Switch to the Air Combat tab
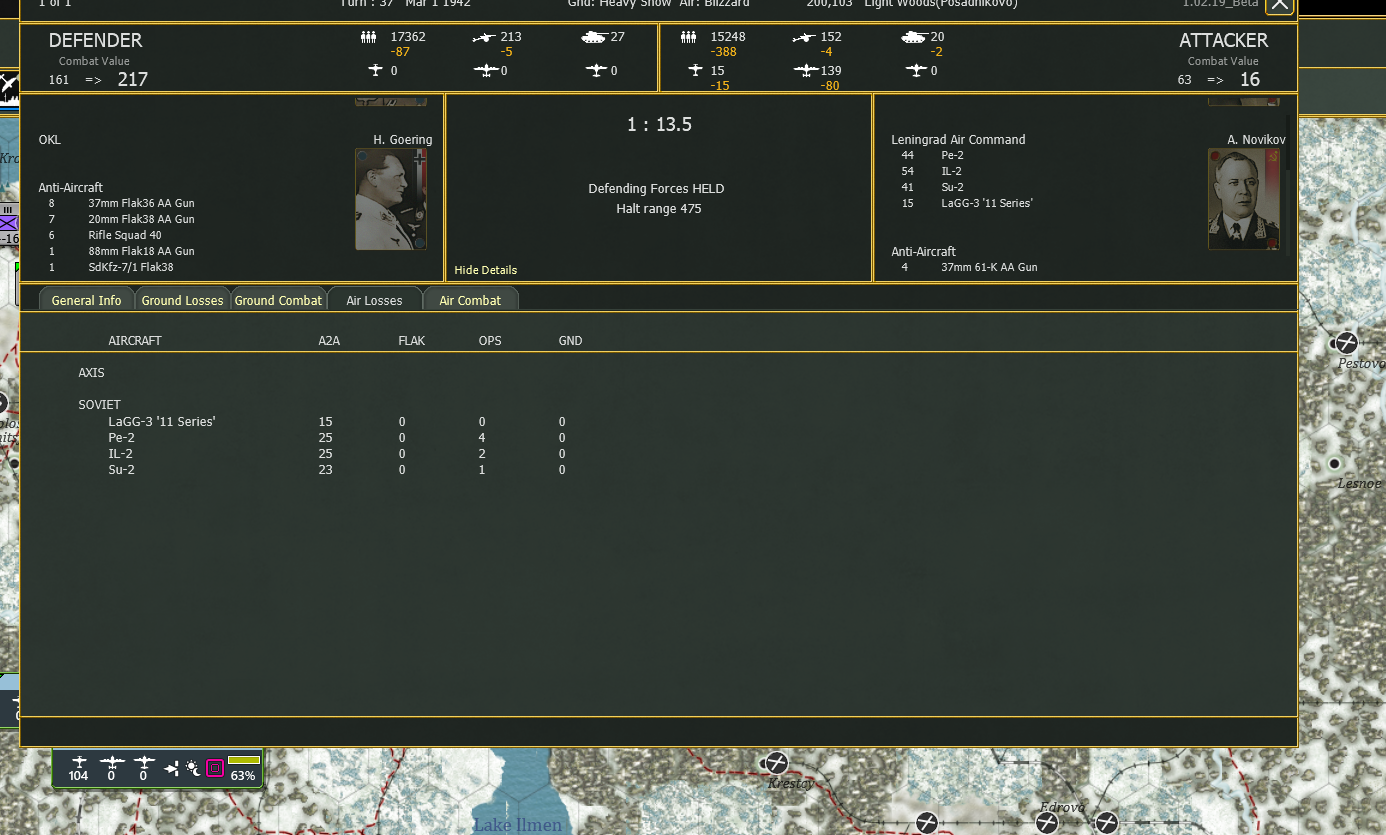The height and width of the screenshot is (835, 1386). pyautogui.click(x=470, y=299)
